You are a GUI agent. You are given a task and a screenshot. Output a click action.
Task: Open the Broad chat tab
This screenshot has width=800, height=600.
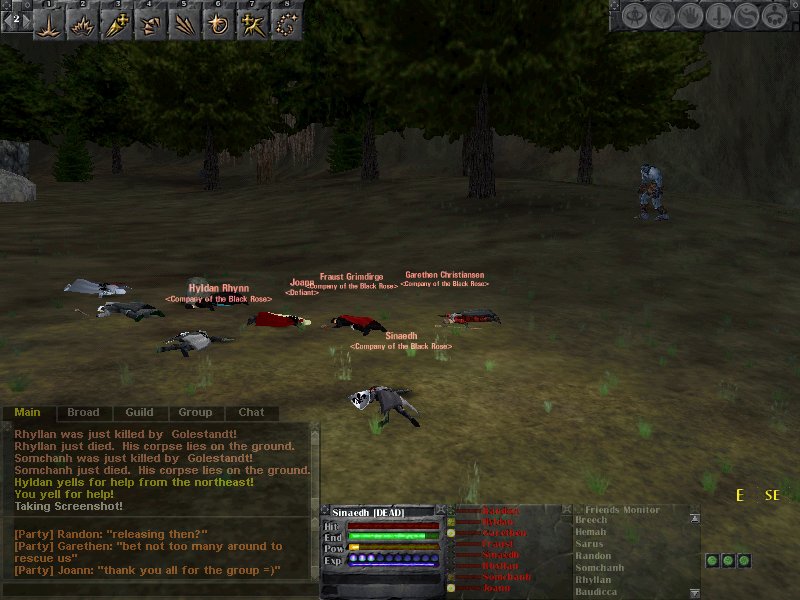point(83,412)
